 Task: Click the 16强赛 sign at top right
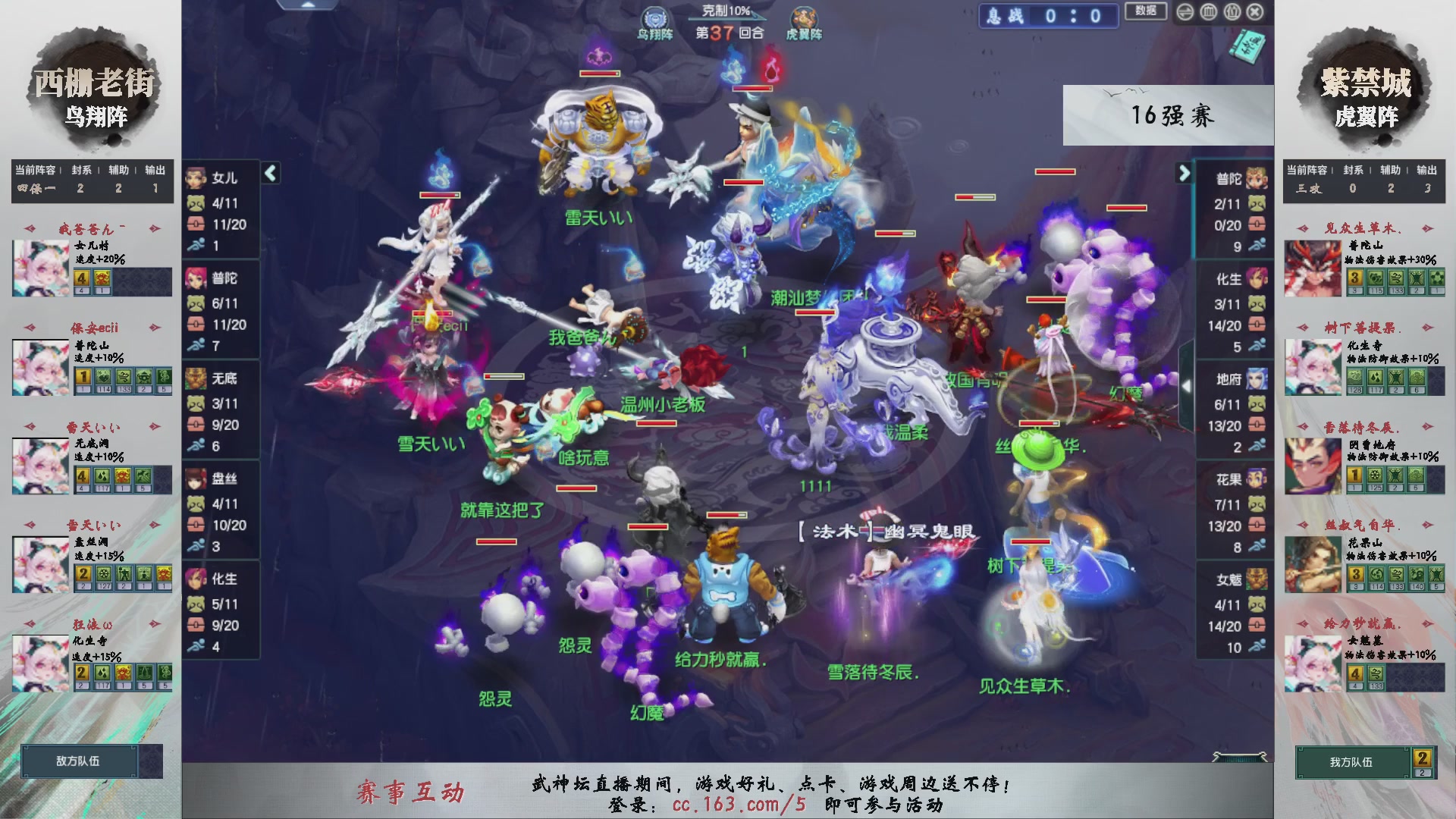coord(1170,115)
